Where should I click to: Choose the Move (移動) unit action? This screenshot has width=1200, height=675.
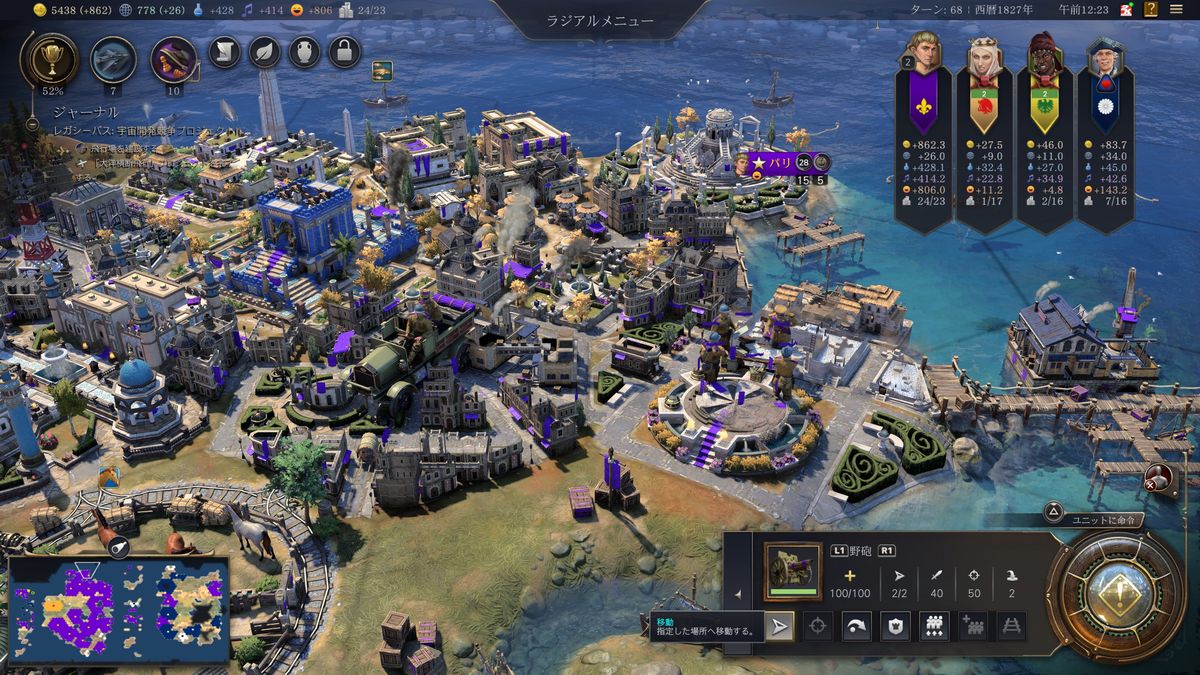coord(780,627)
